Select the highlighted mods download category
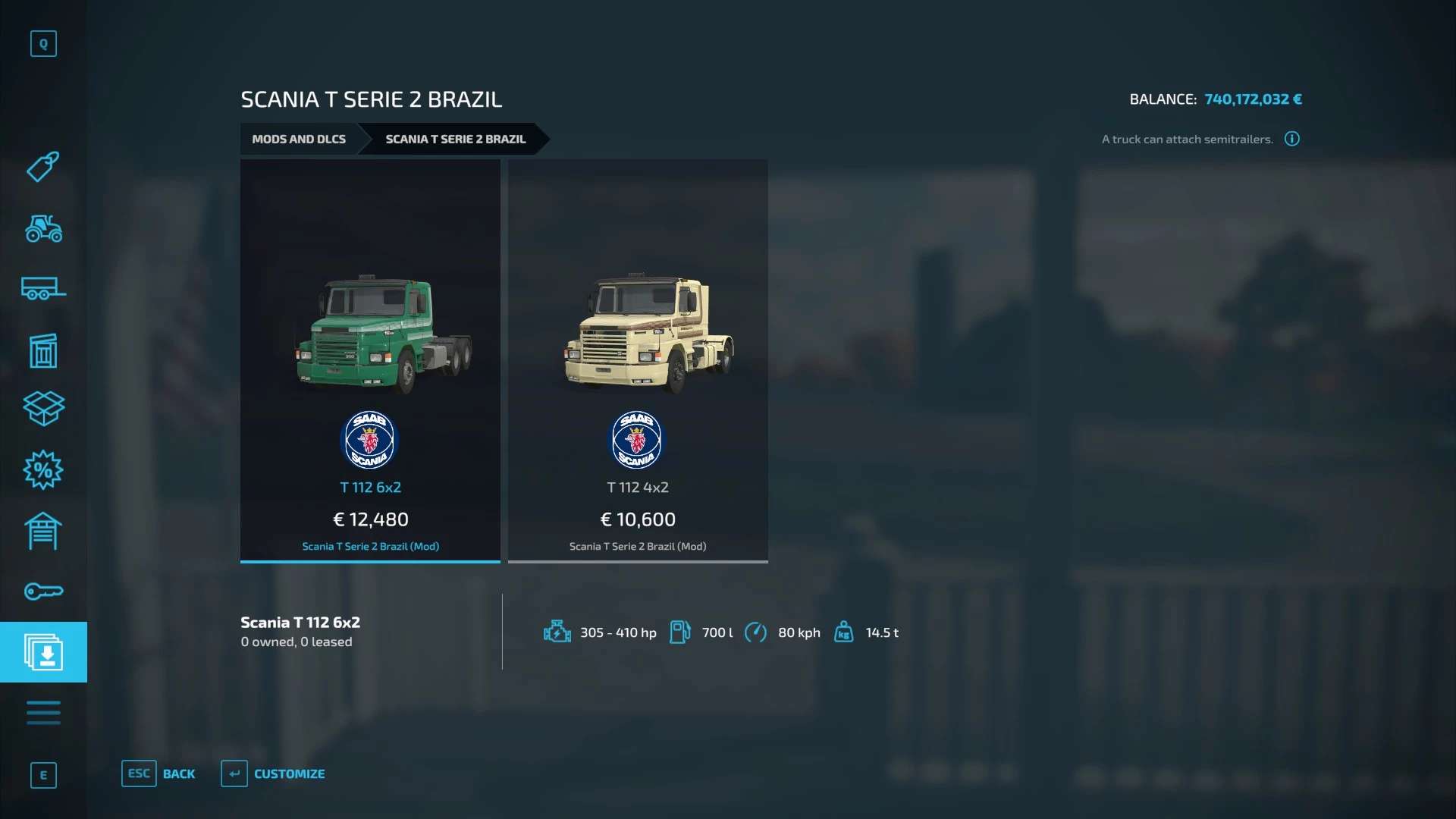This screenshot has width=1456, height=819. [43, 652]
